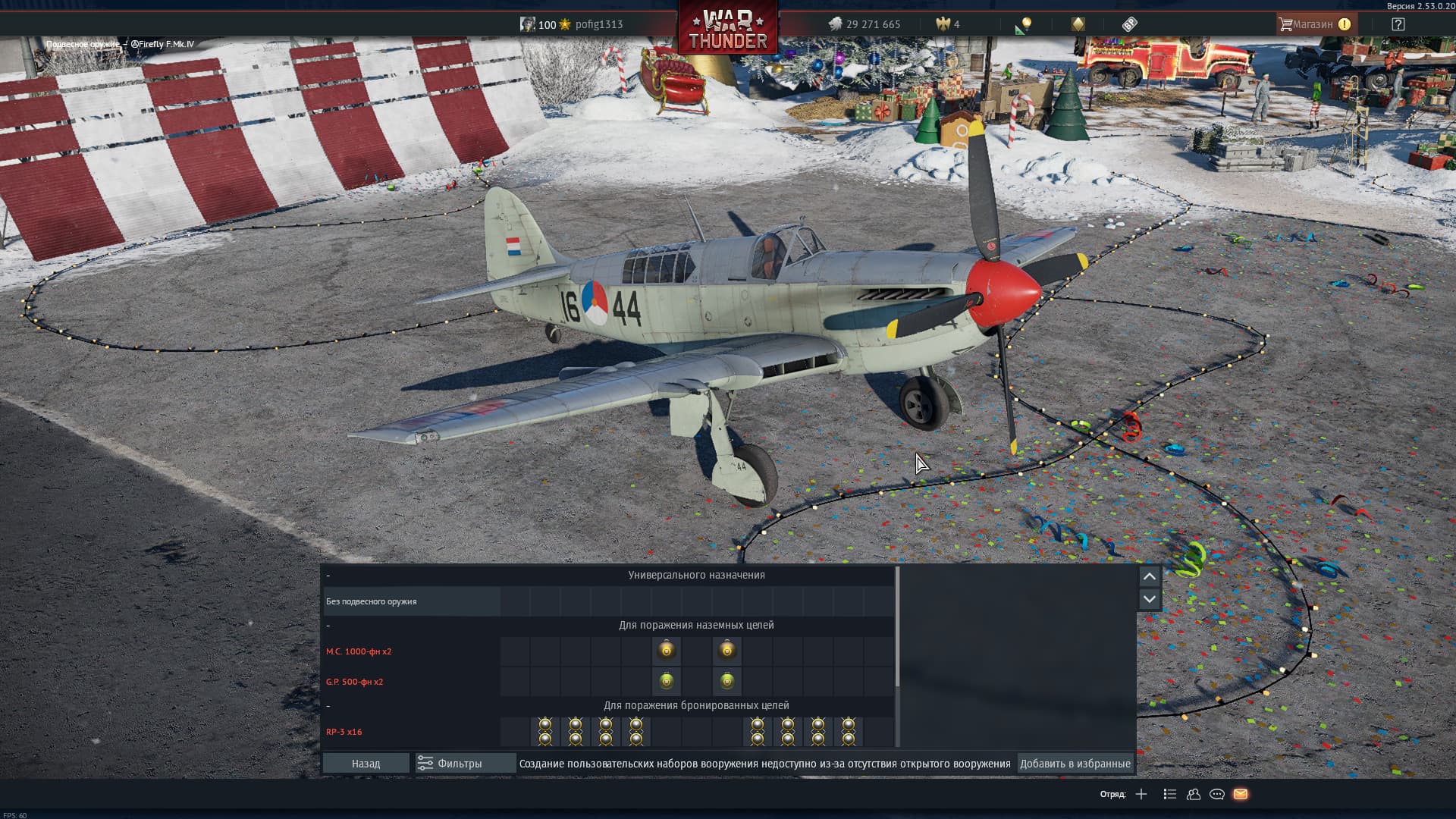The image size is (1456, 819).
Task: Pick the RP-3 x16 rocket loadout
Action: [344, 732]
